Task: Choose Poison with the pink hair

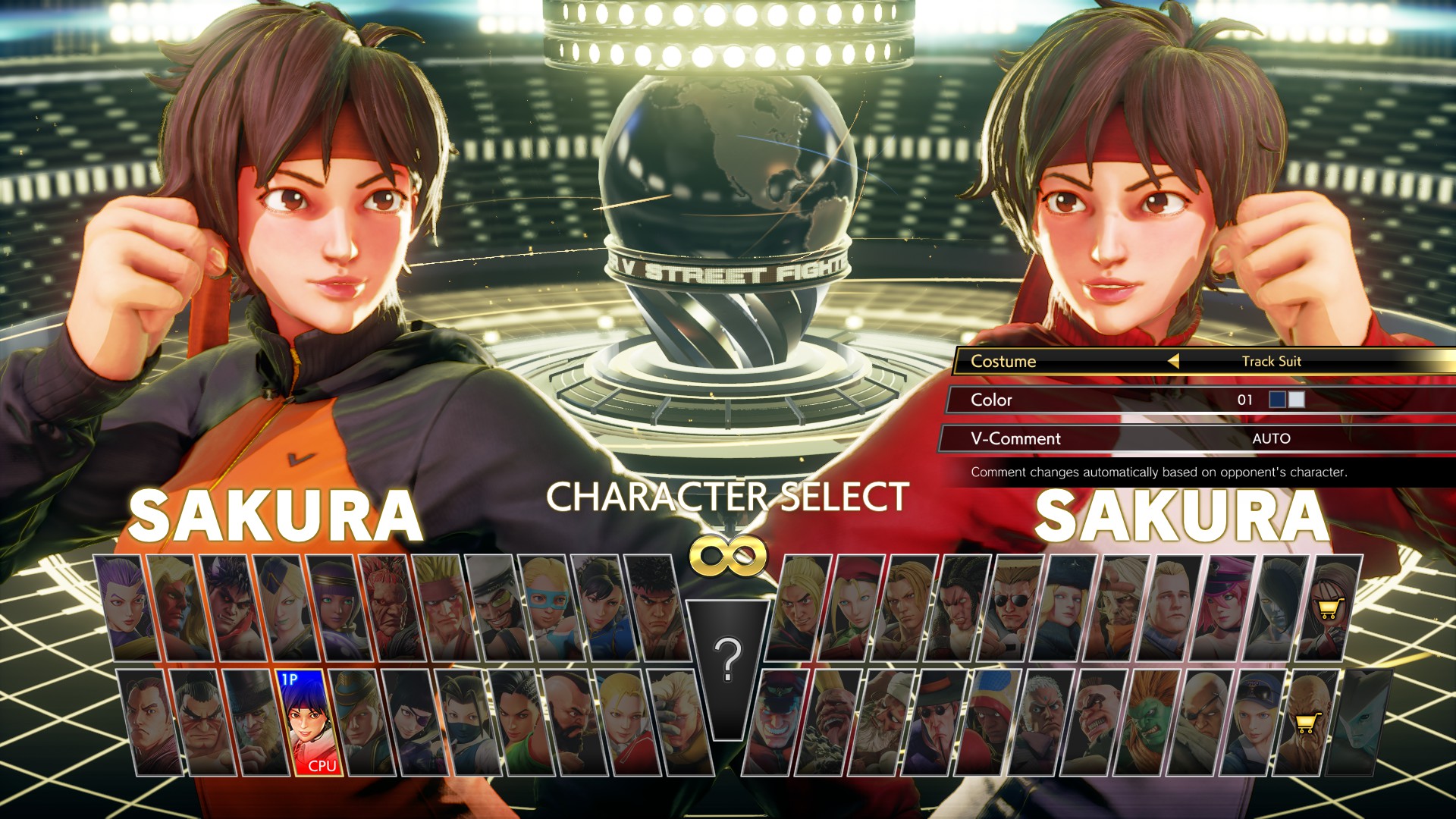Action: click(x=1225, y=608)
